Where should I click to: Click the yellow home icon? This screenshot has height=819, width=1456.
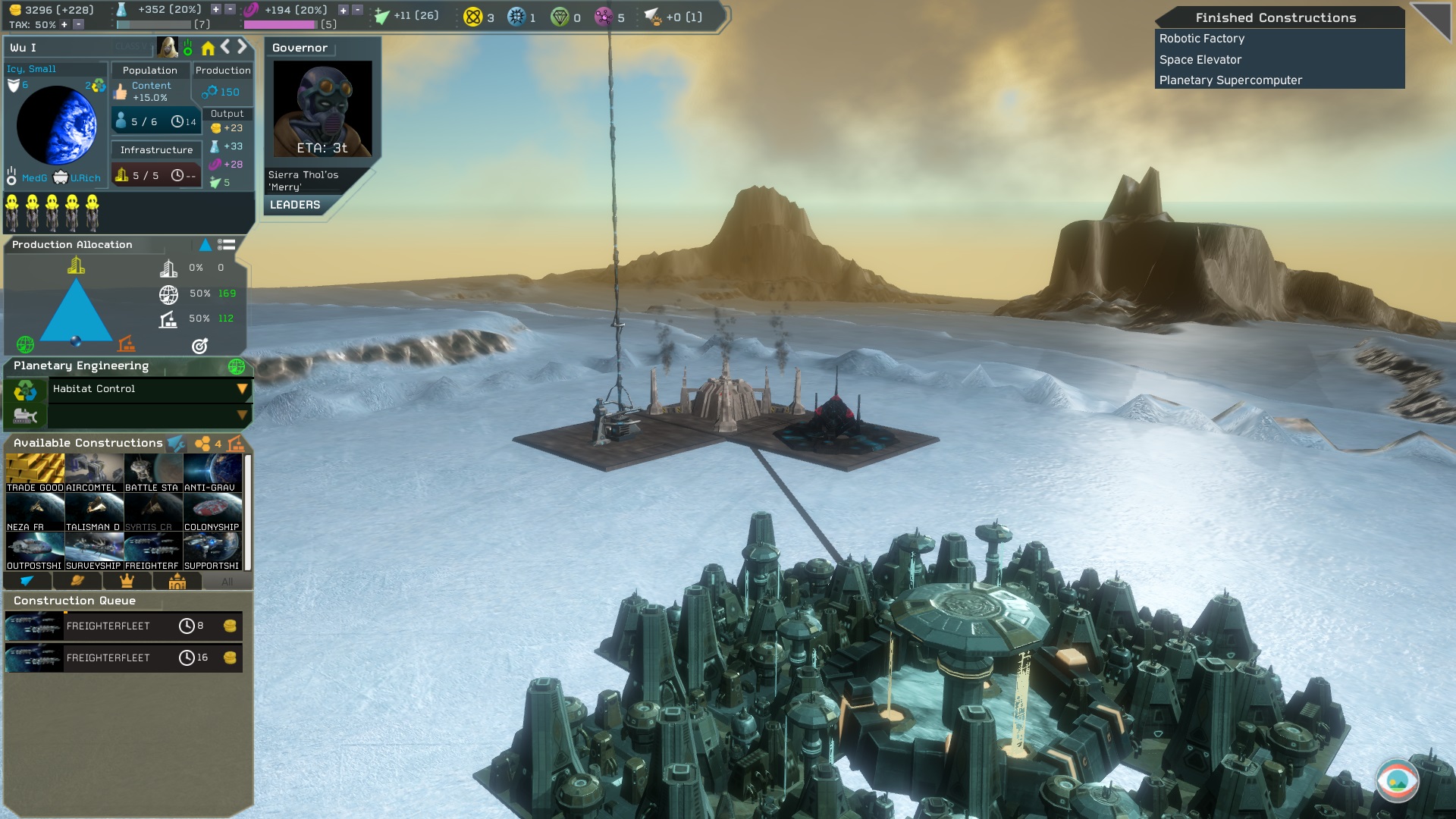click(x=208, y=48)
